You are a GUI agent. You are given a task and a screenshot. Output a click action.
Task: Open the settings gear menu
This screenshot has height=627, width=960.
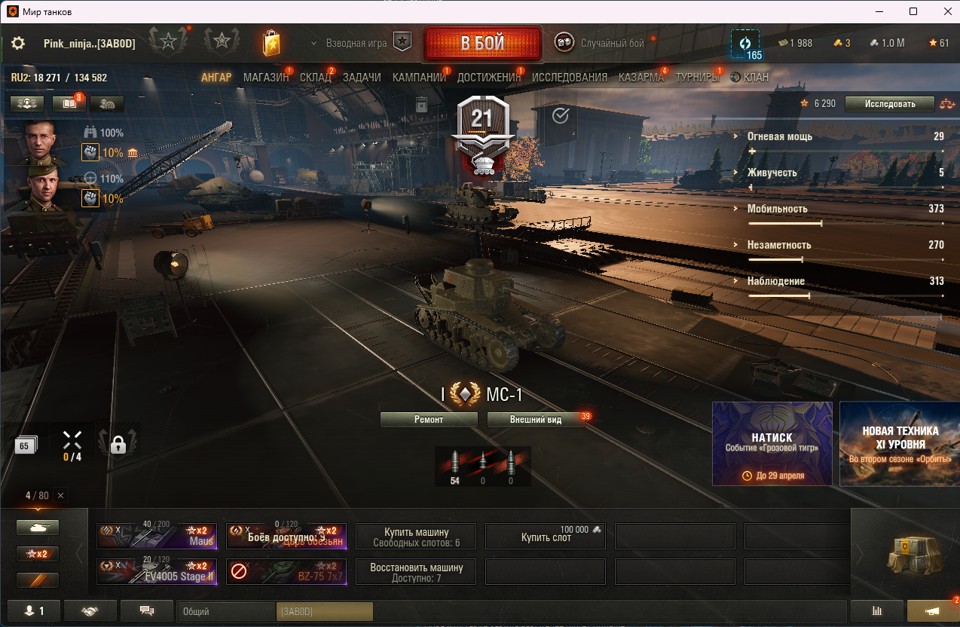pos(18,44)
